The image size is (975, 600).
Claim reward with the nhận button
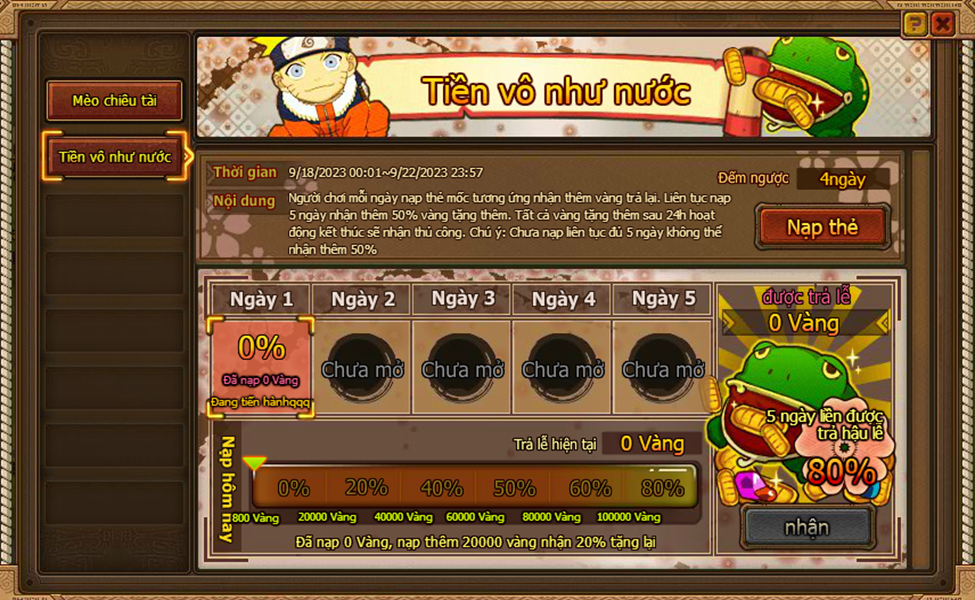pos(807,526)
